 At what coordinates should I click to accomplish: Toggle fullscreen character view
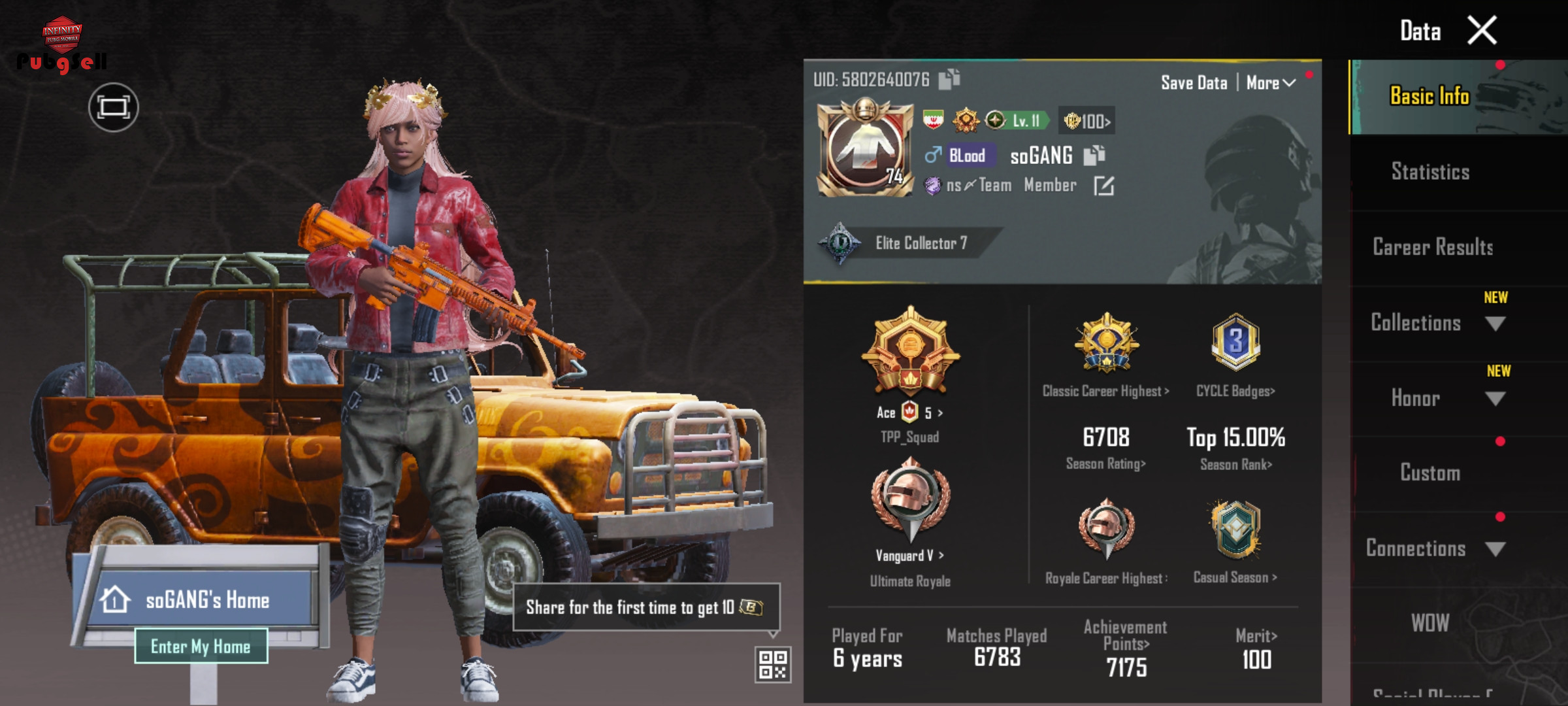[x=113, y=107]
